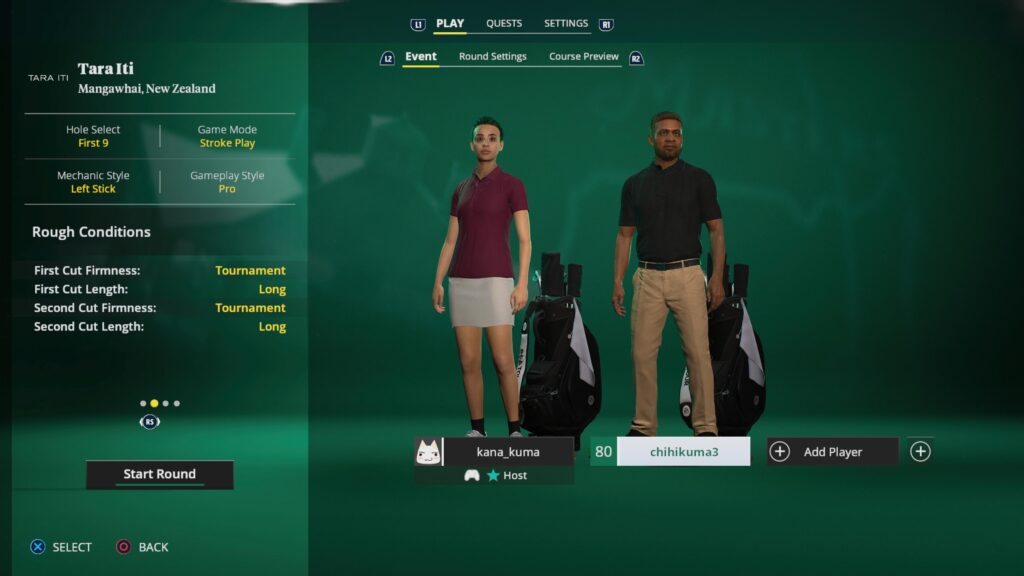Viewport: 1024px width, 576px height.
Task: Change the Mechanic Style setting
Action: pos(93,182)
